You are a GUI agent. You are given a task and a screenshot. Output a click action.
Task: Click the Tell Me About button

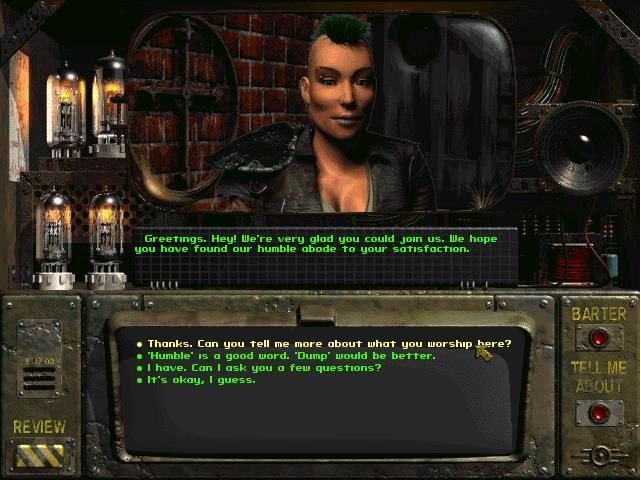(x=598, y=411)
